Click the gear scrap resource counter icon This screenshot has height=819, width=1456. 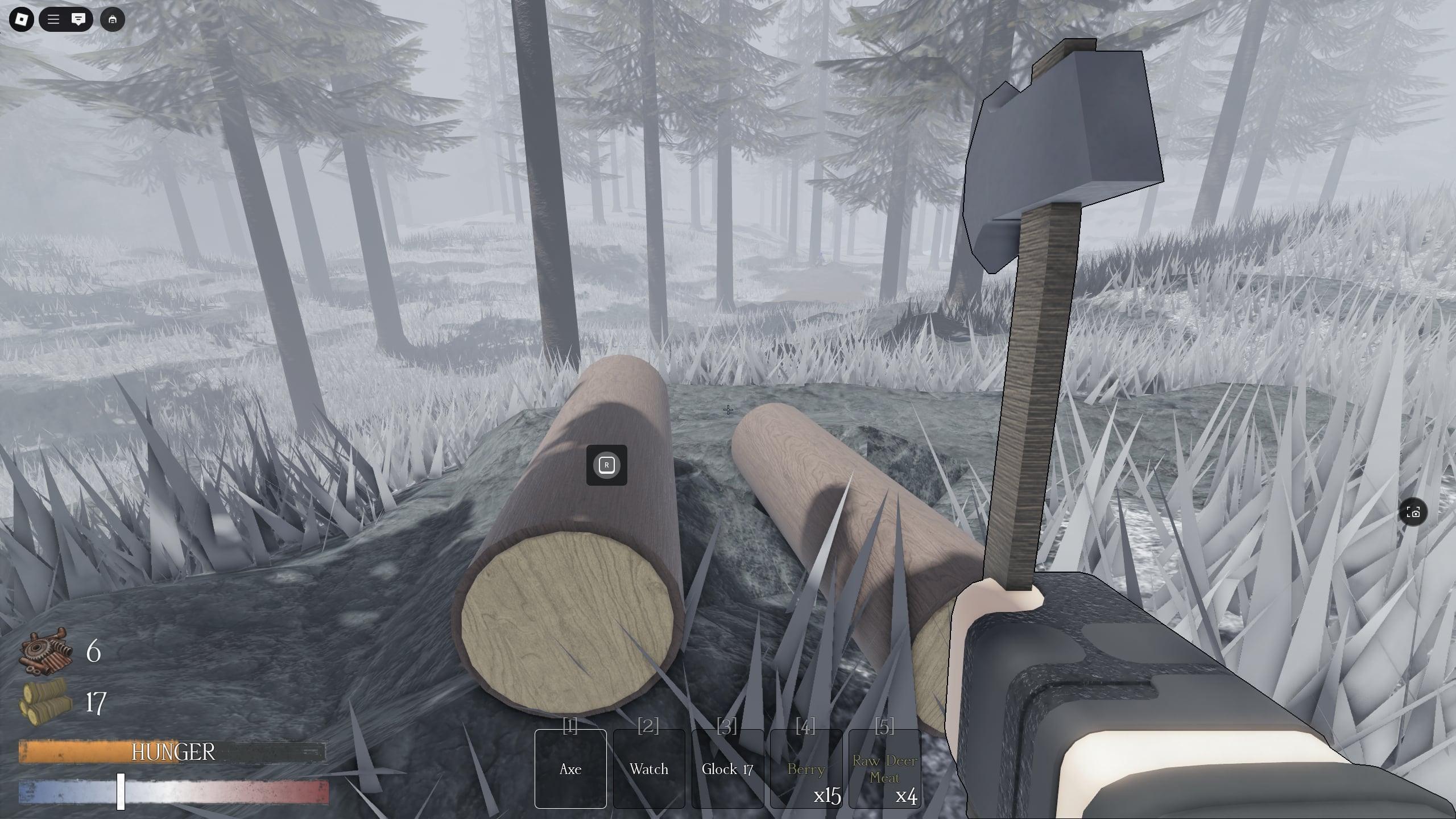(x=46, y=653)
